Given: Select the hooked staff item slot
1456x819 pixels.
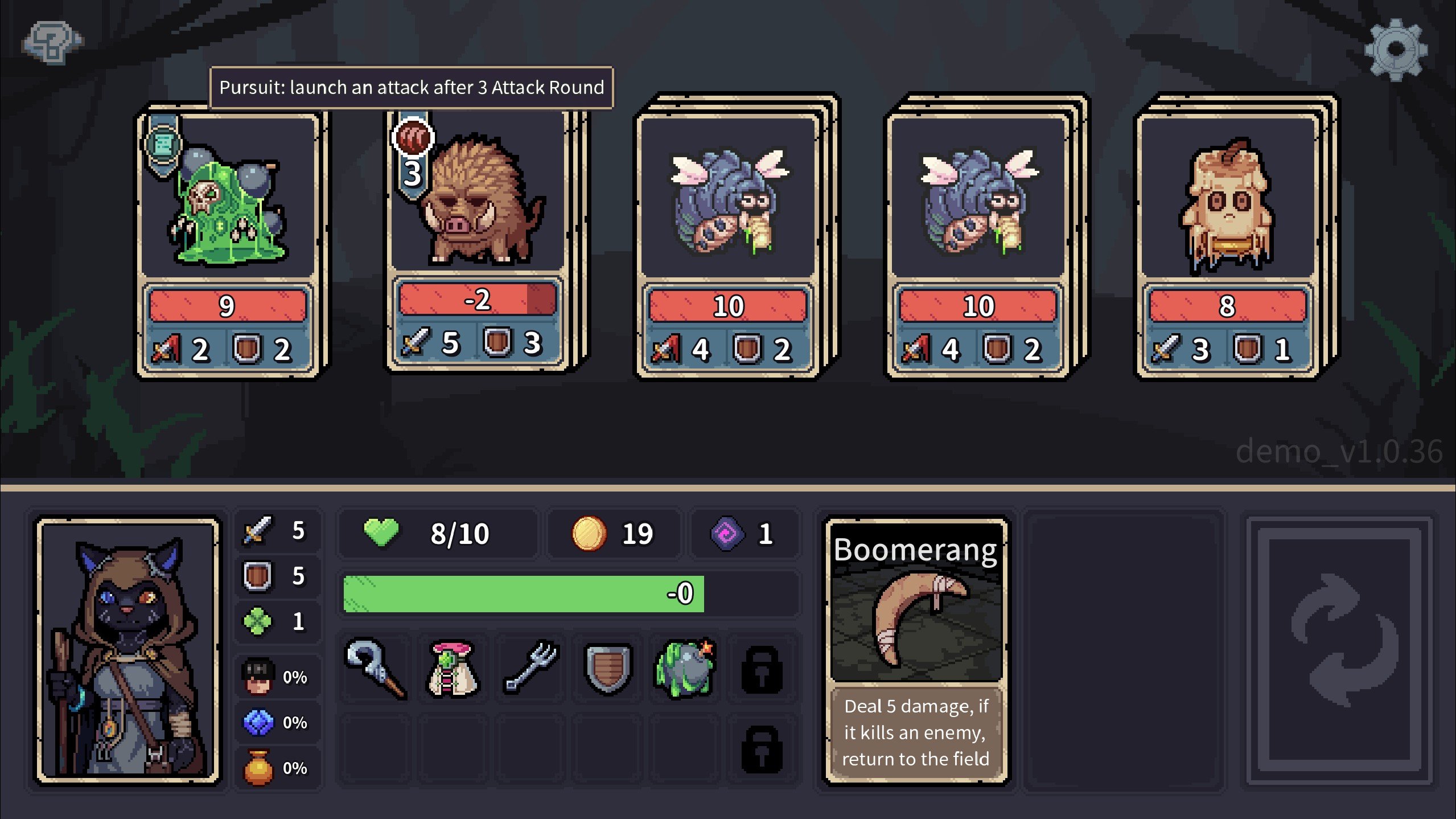Looking at the screenshot, I should click(x=376, y=668).
